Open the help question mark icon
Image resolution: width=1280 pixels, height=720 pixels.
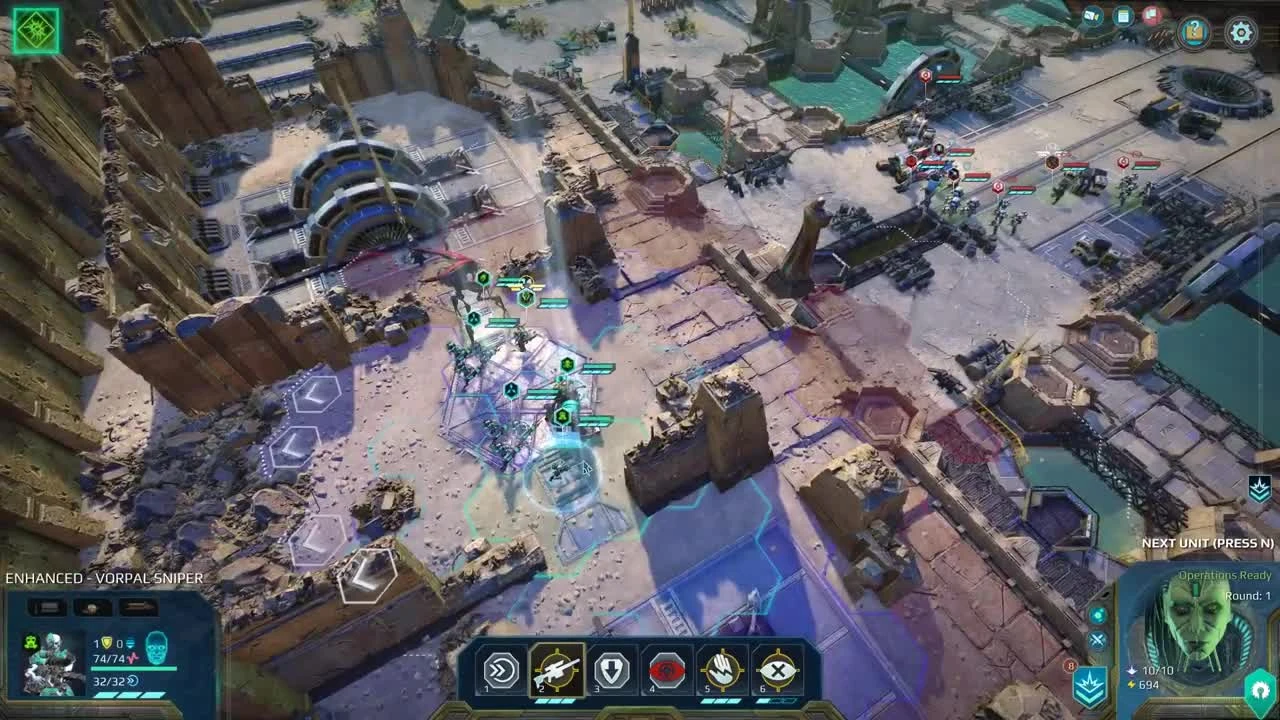pyautogui.click(x=1194, y=31)
